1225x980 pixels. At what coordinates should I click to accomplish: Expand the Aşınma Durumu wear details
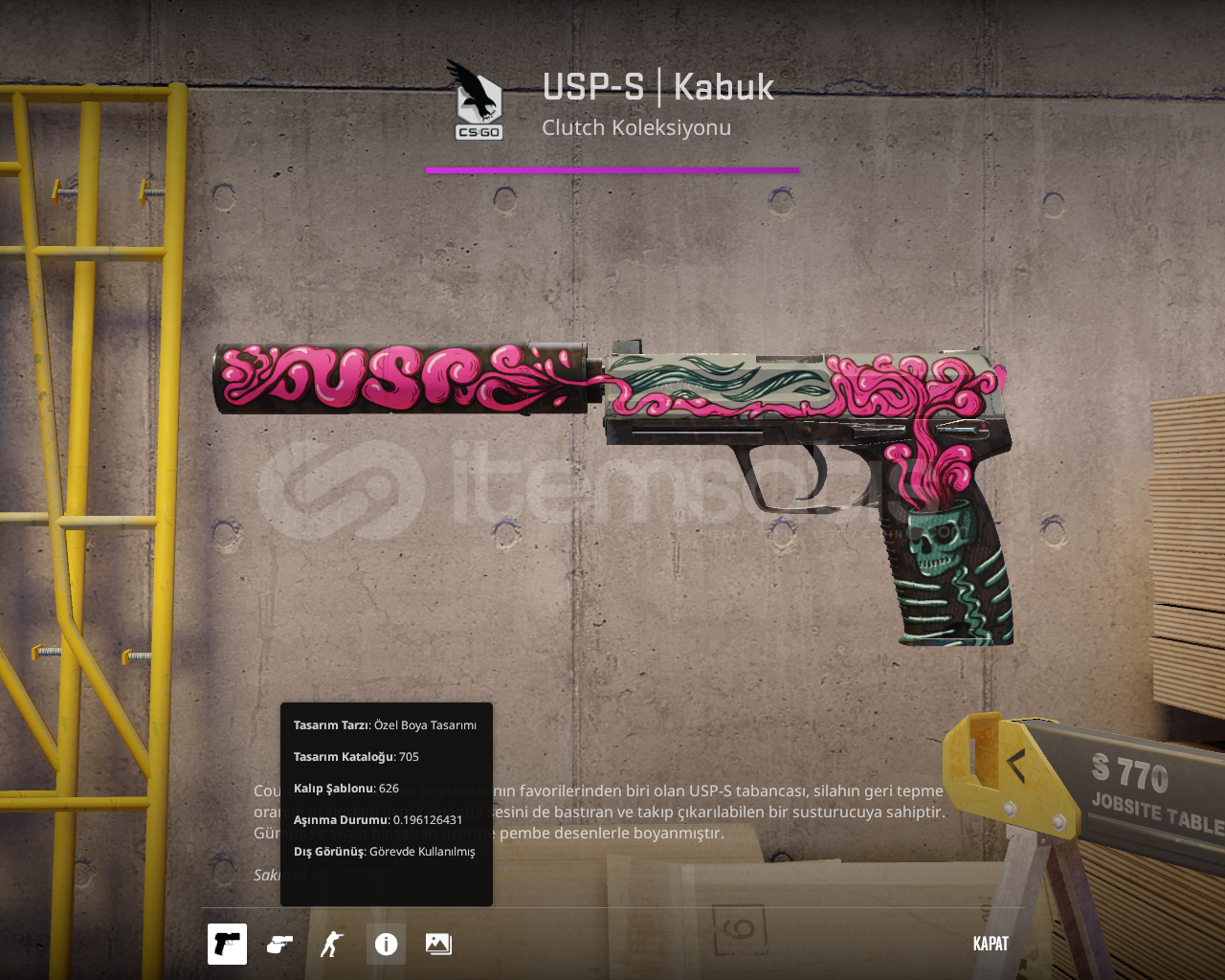coord(377,819)
